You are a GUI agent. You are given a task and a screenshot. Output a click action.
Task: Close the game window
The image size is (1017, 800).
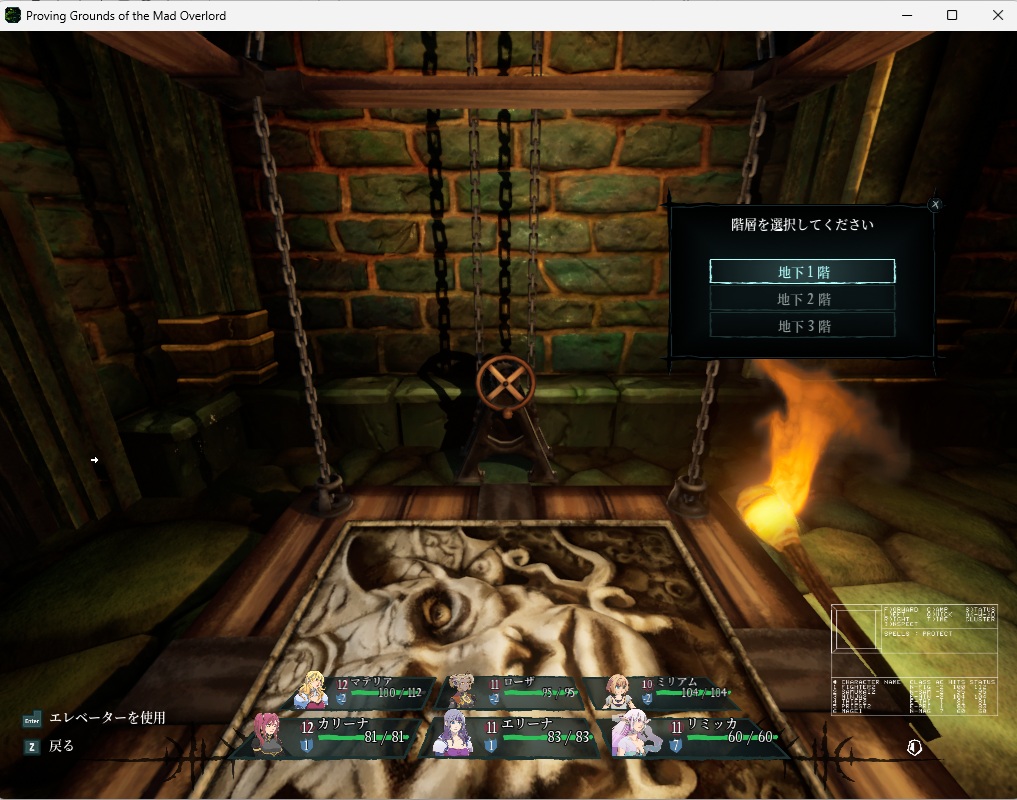point(998,15)
